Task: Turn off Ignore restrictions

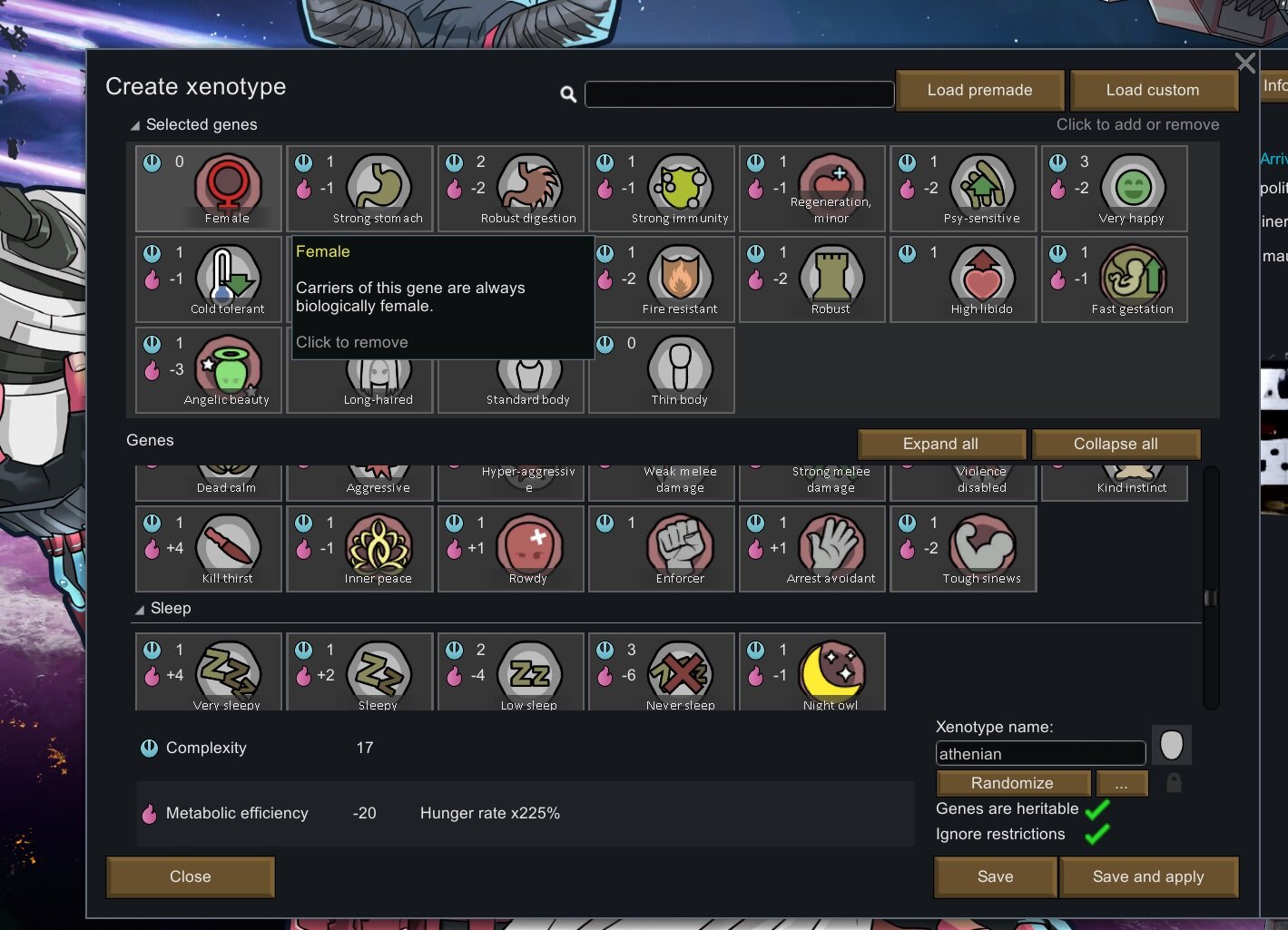Action: [1096, 834]
